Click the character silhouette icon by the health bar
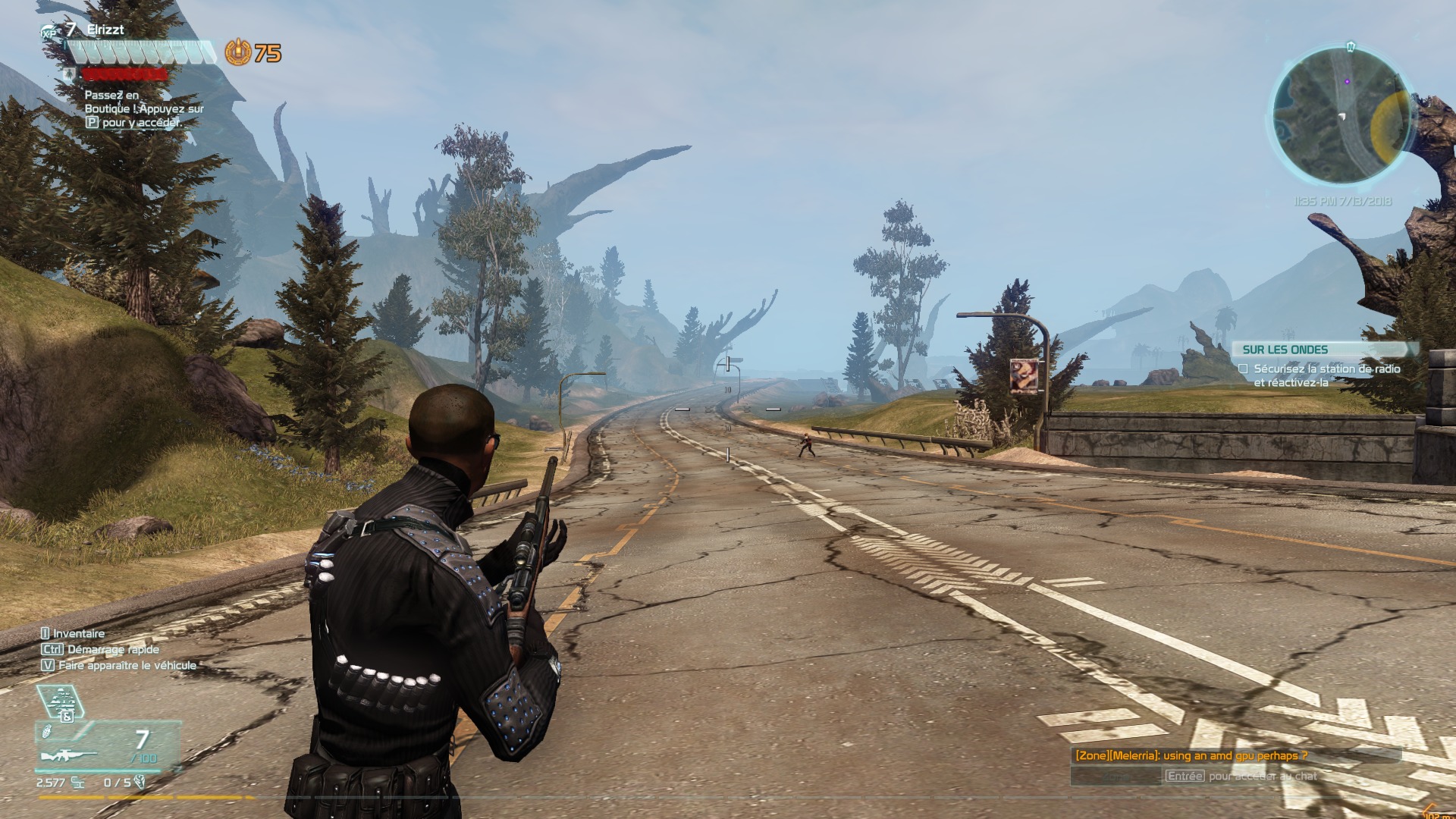1456x819 pixels. tap(70, 75)
